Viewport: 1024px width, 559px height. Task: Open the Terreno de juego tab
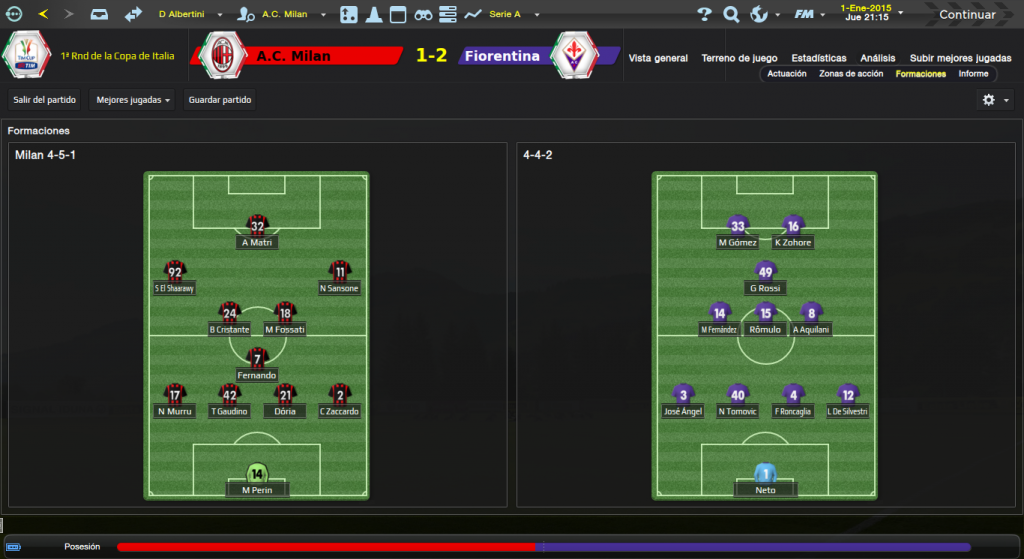click(740, 58)
